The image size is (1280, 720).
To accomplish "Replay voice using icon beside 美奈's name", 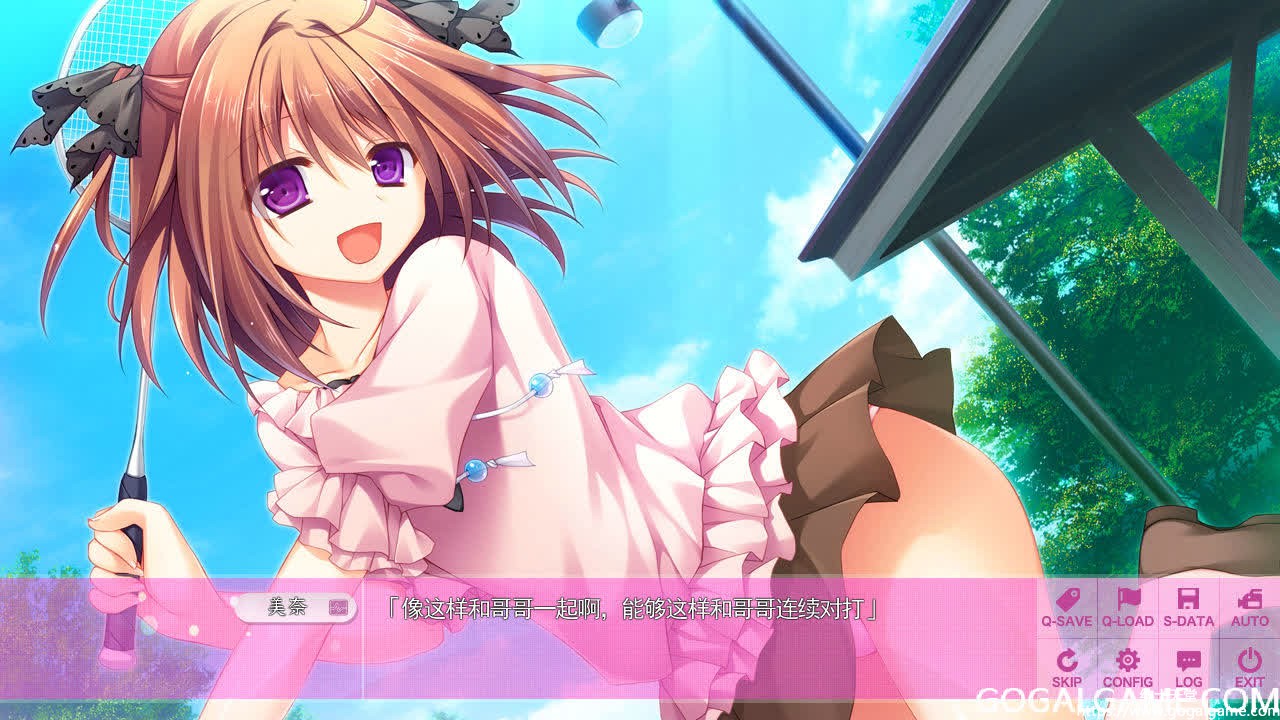I will [338, 607].
